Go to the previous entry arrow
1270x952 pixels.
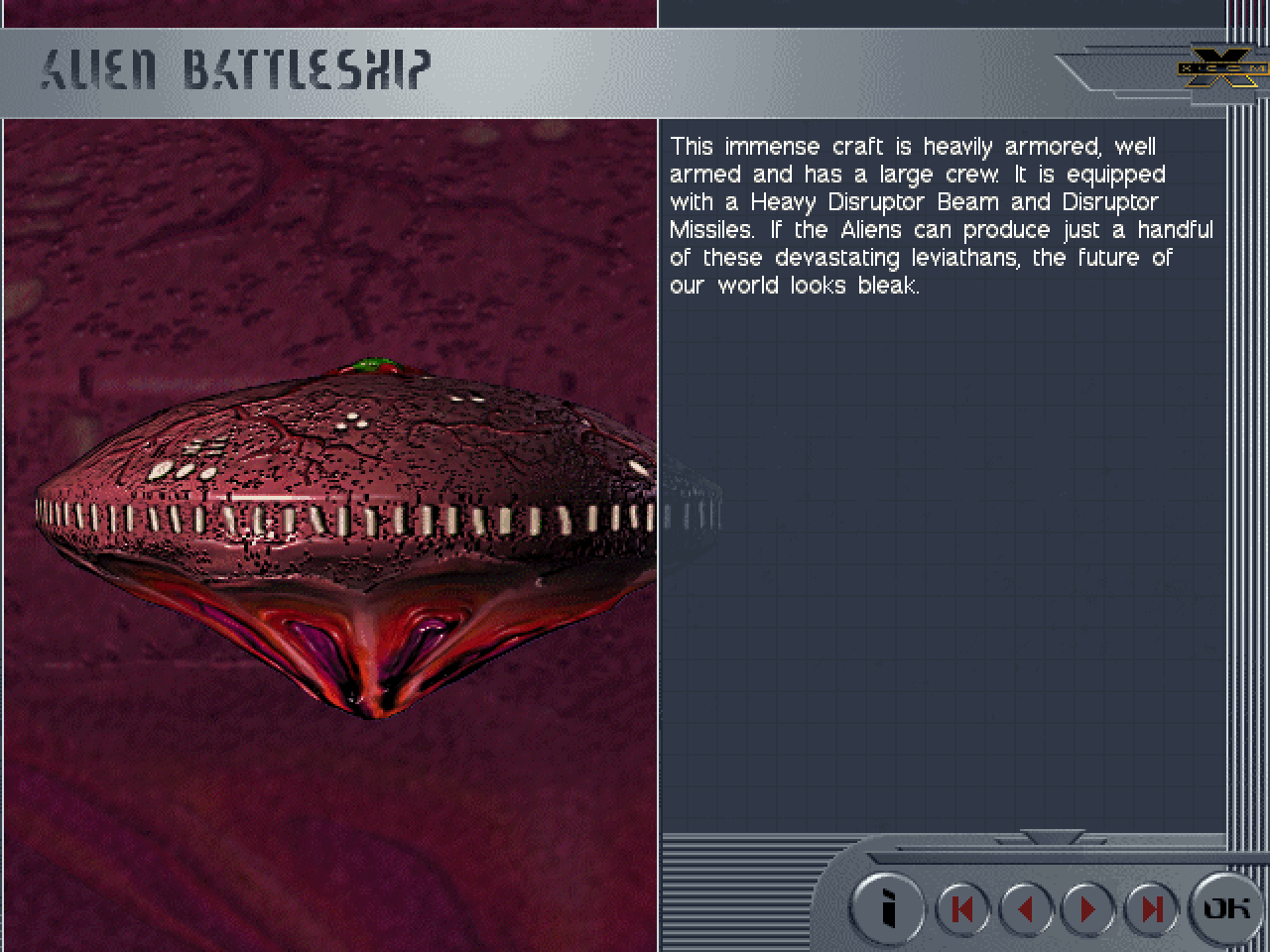tap(1026, 908)
